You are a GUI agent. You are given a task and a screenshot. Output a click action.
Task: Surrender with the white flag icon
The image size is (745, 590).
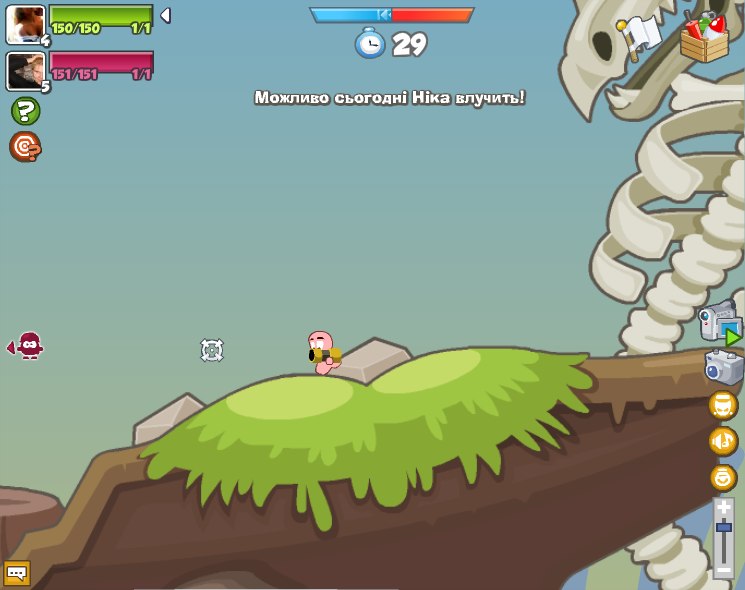pyautogui.click(x=640, y=33)
